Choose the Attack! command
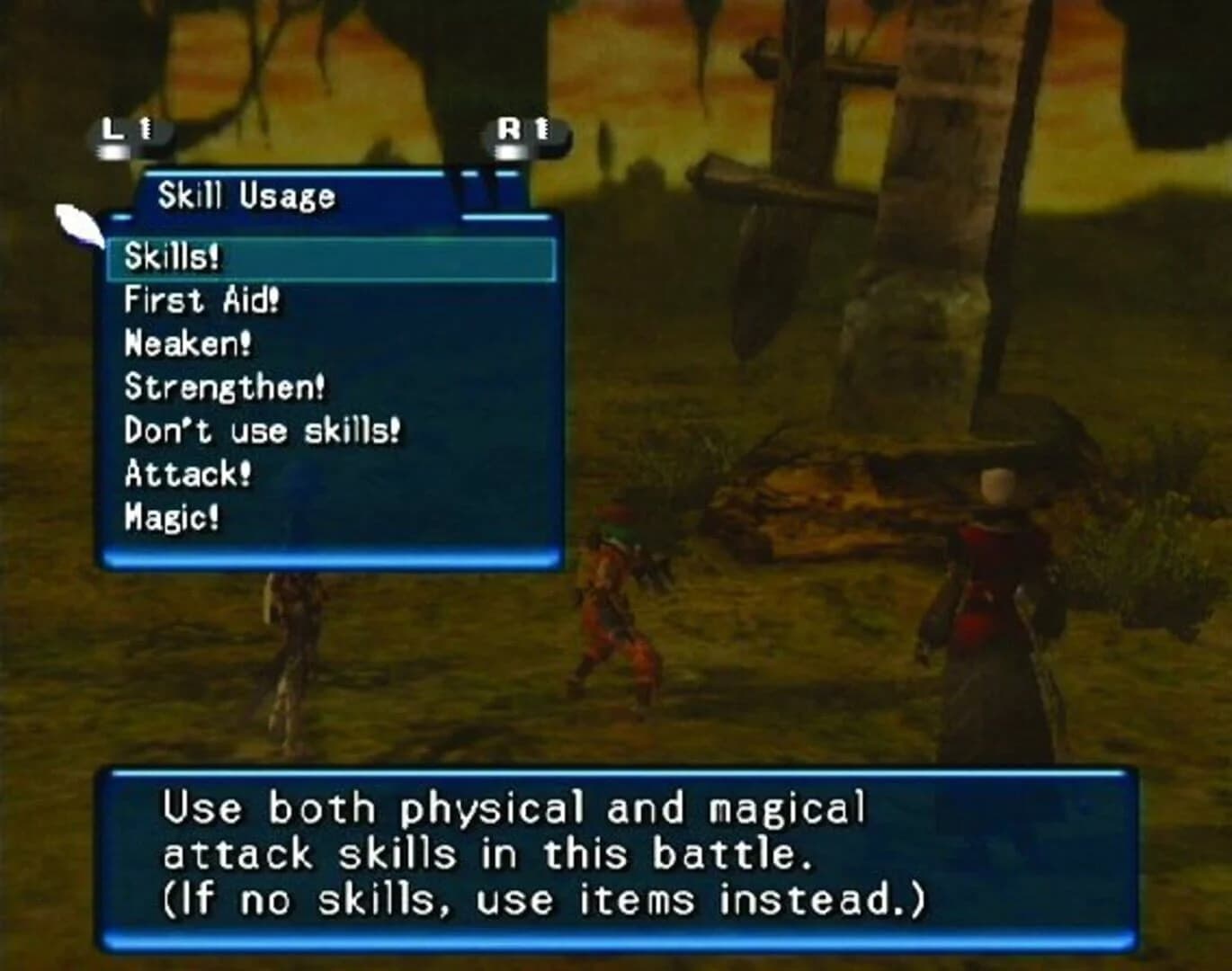The image size is (1232, 971). (x=188, y=472)
